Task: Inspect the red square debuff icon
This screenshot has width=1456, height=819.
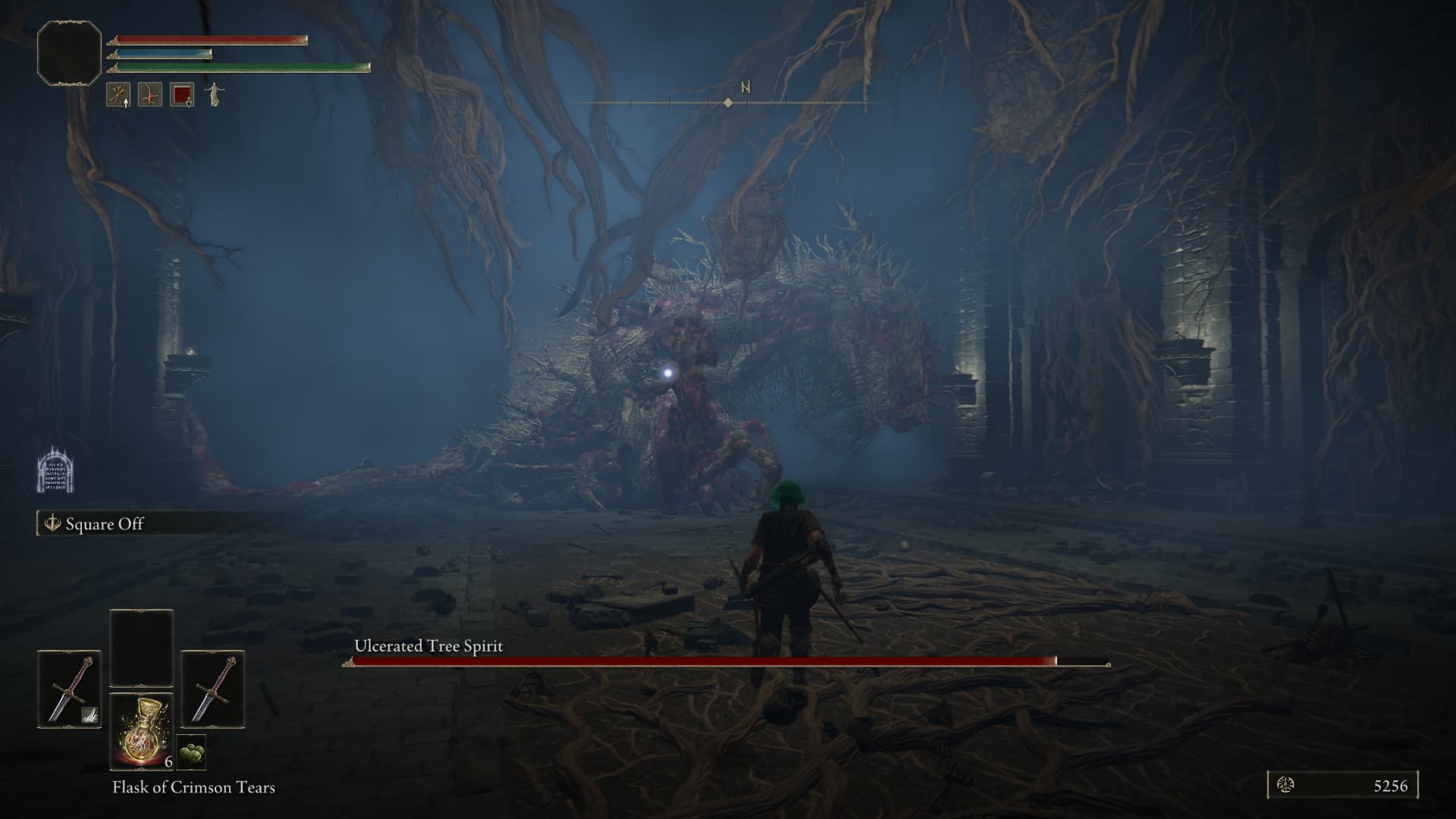Action: pos(182,95)
